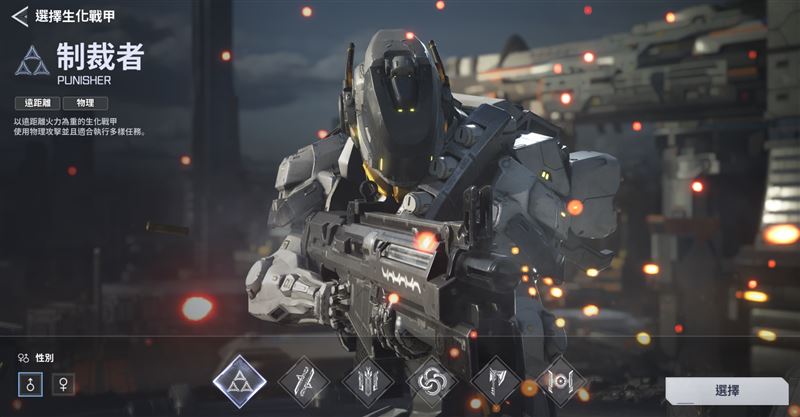This screenshot has height=417, width=800.
Task: Choose the female gender option
Action: 63,384
